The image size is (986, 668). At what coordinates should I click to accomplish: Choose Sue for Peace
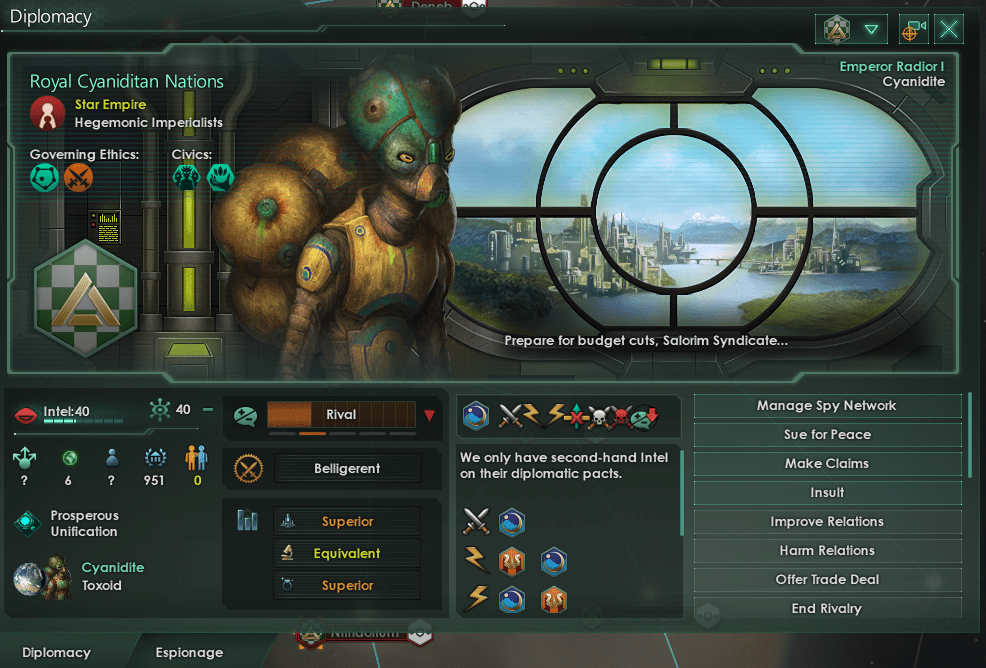pyautogui.click(x=826, y=435)
